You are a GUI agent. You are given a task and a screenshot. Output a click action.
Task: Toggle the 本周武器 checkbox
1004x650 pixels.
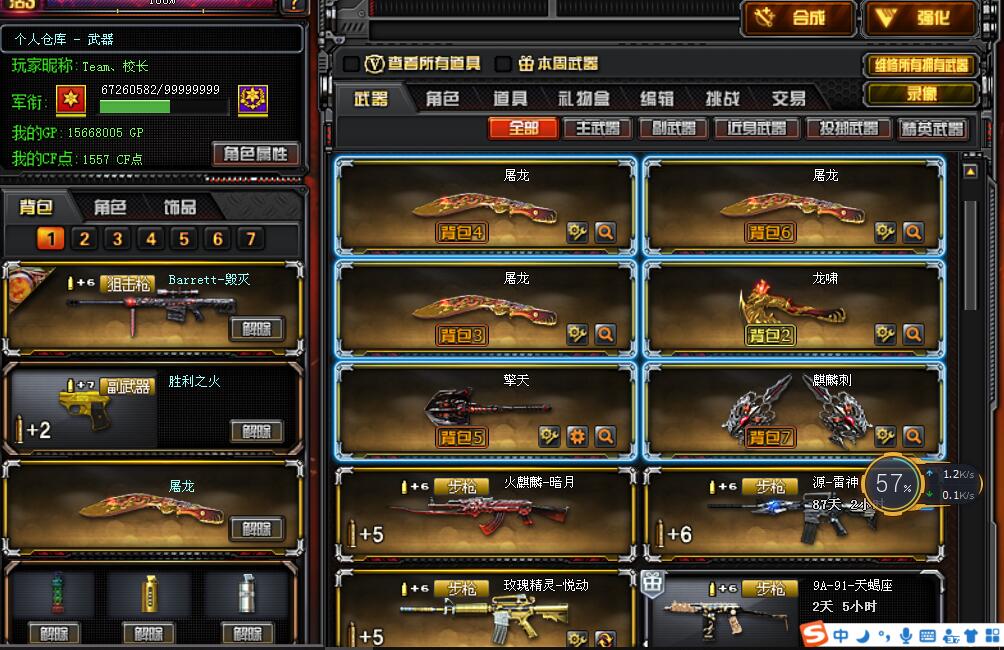pyautogui.click(x=504, y=64)
